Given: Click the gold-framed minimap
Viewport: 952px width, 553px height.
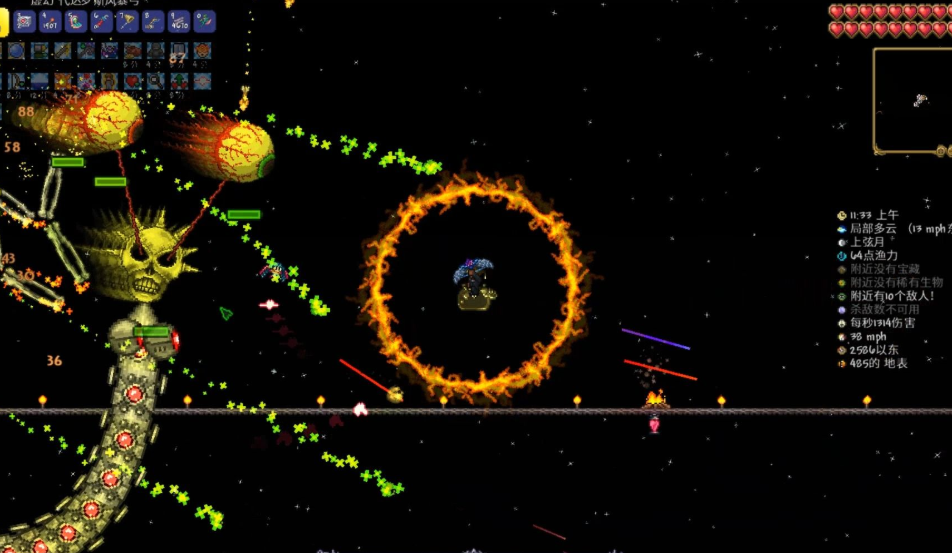Looking at the screenshot, I should pyautogui.click(x=911, y=100).
